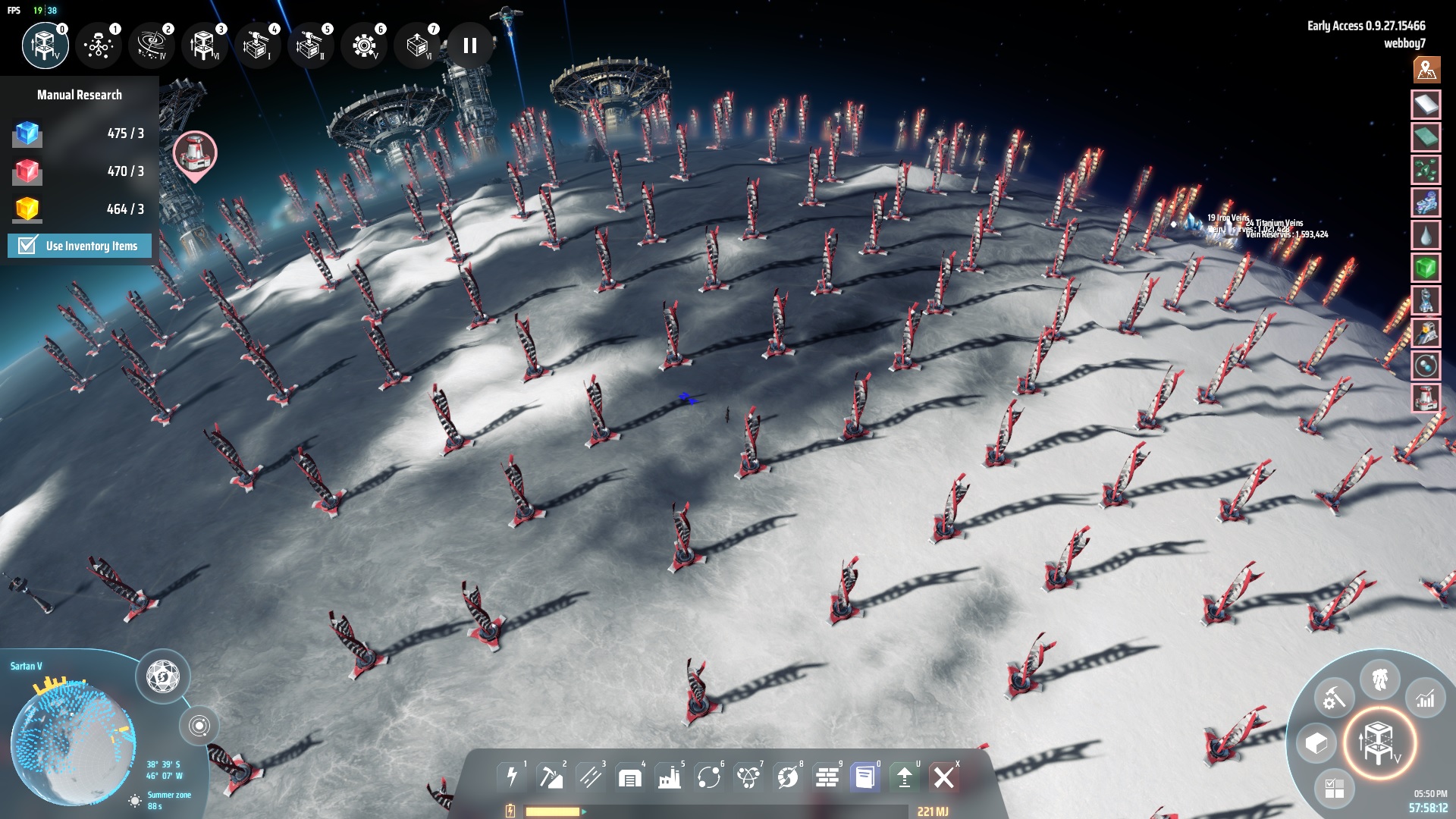Toggle the Use Inventory Items checkbox

[28, 246]
